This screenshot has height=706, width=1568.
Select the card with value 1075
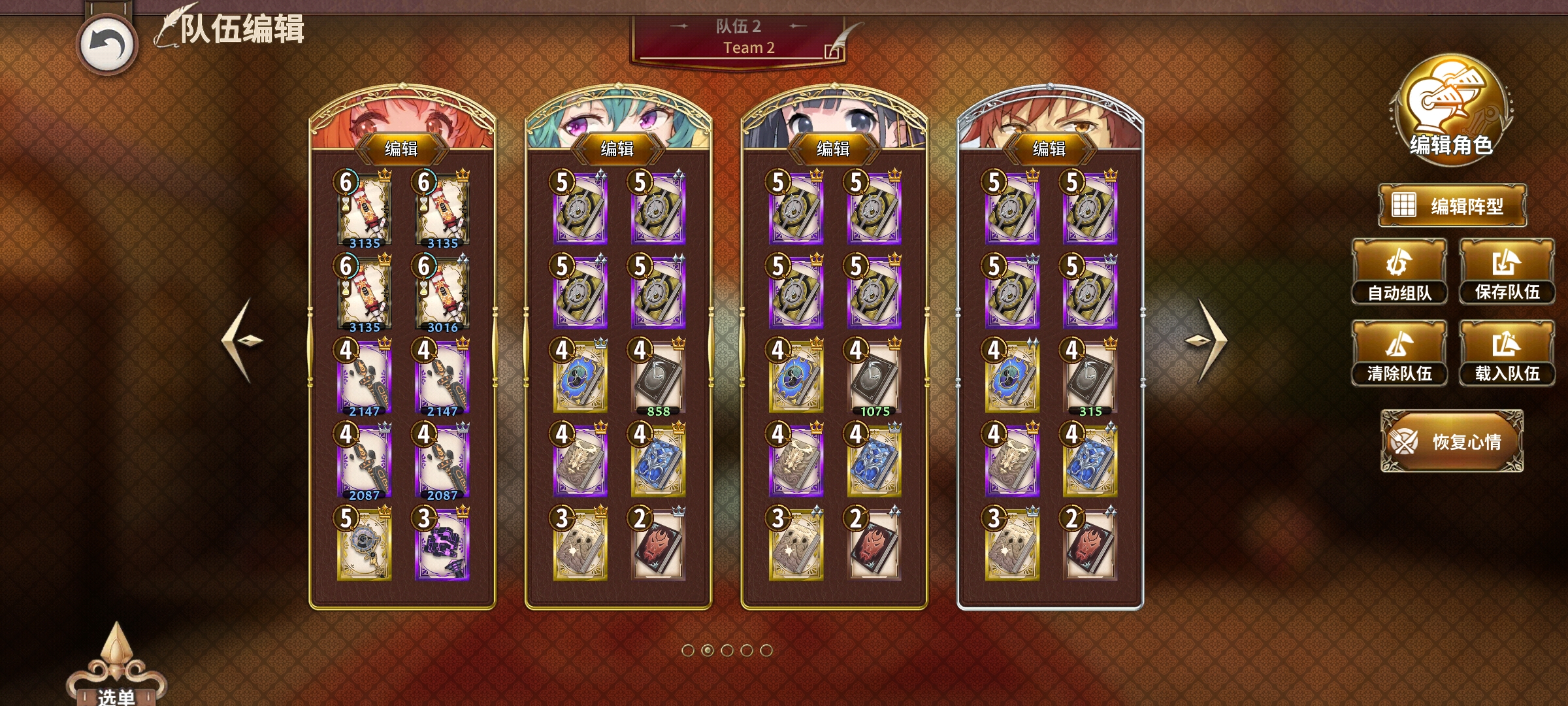874,378
